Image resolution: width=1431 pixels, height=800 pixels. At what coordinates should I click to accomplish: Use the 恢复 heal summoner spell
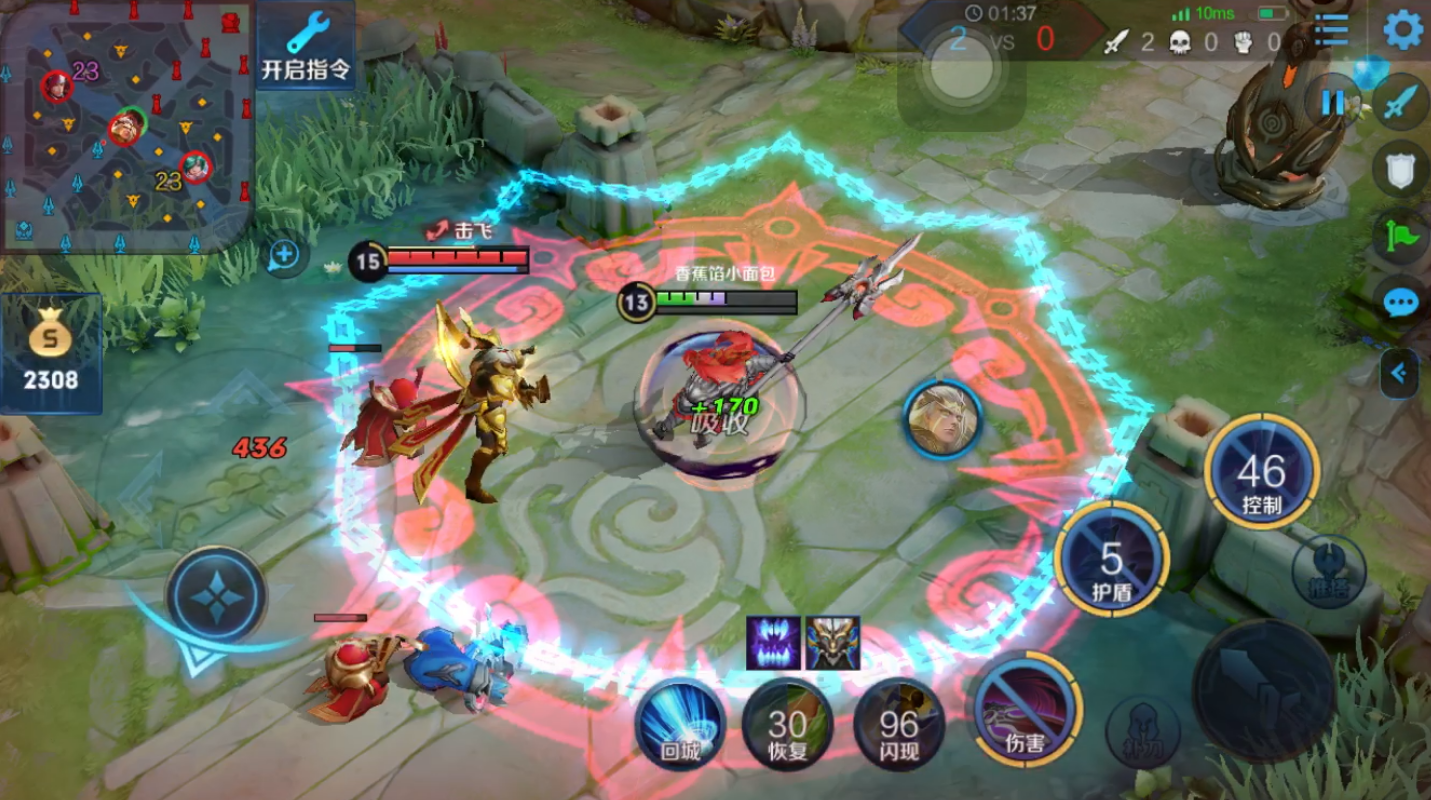click(x=787, y=724)
